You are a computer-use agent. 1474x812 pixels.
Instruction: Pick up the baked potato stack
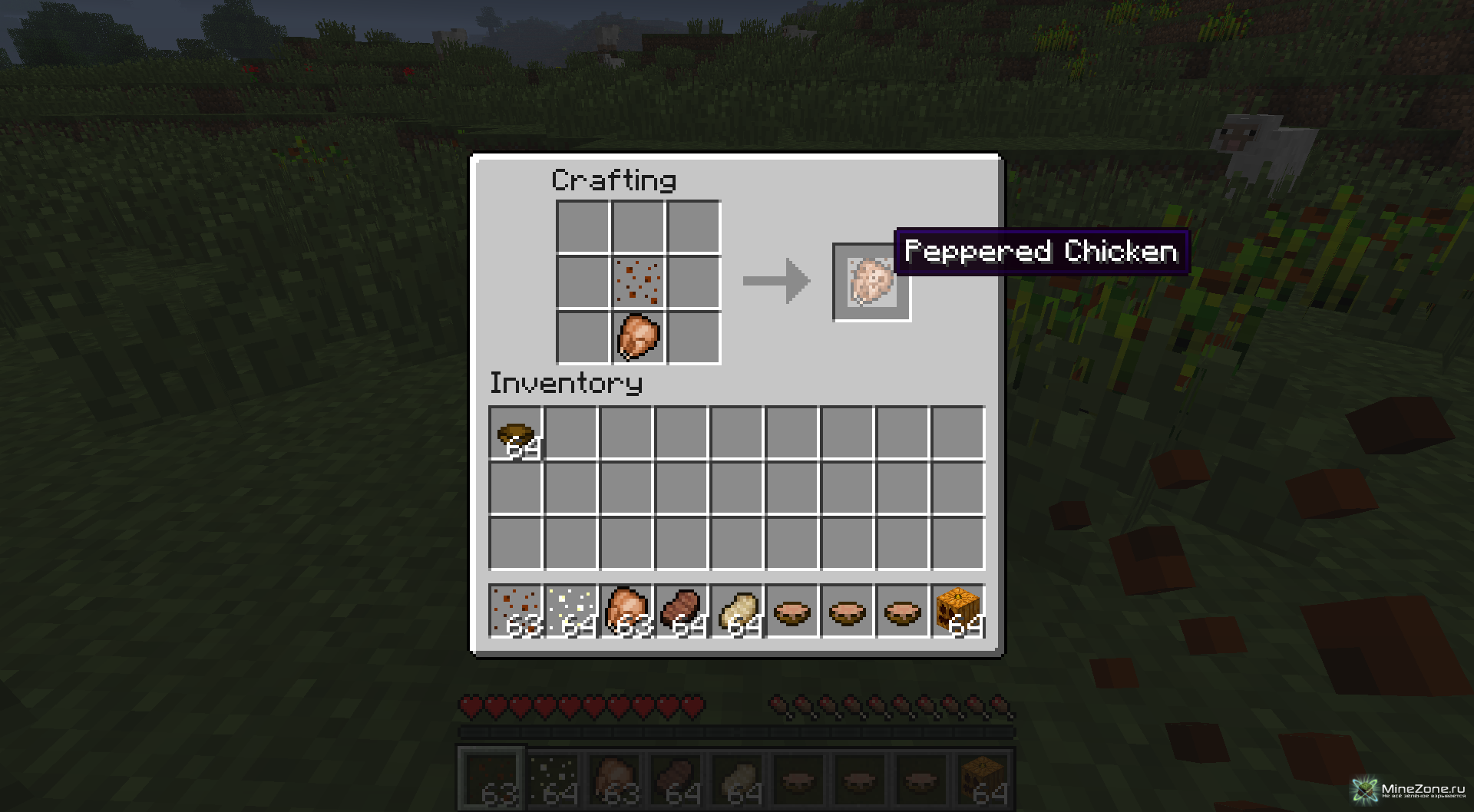pyautogui.click(x=738, y=612)
